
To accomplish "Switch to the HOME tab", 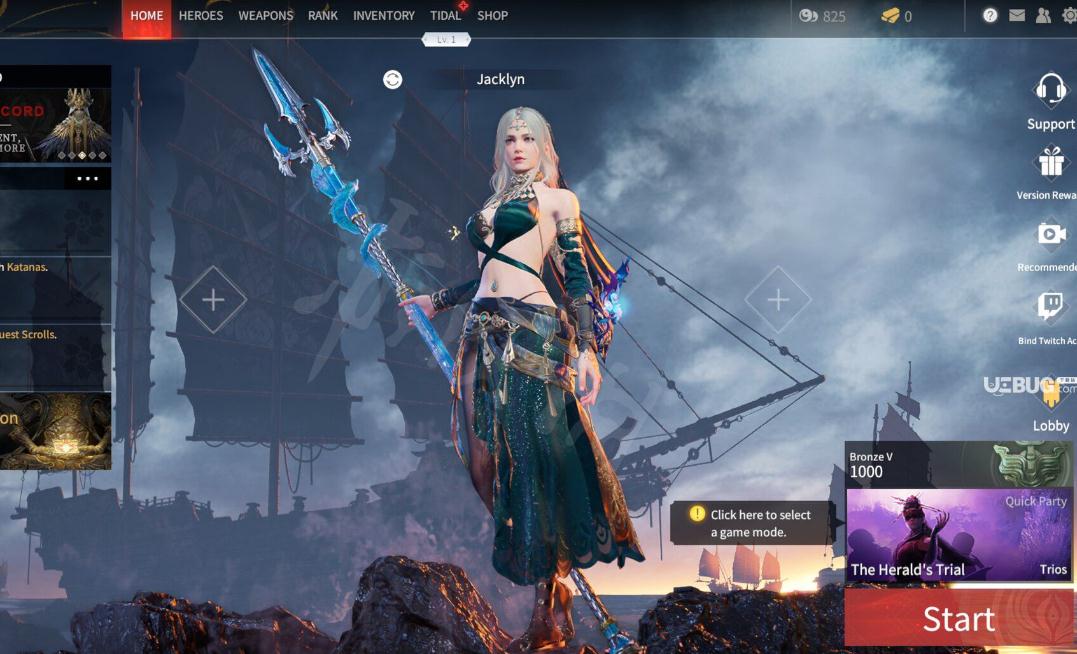I will click(x=147, y=16).
